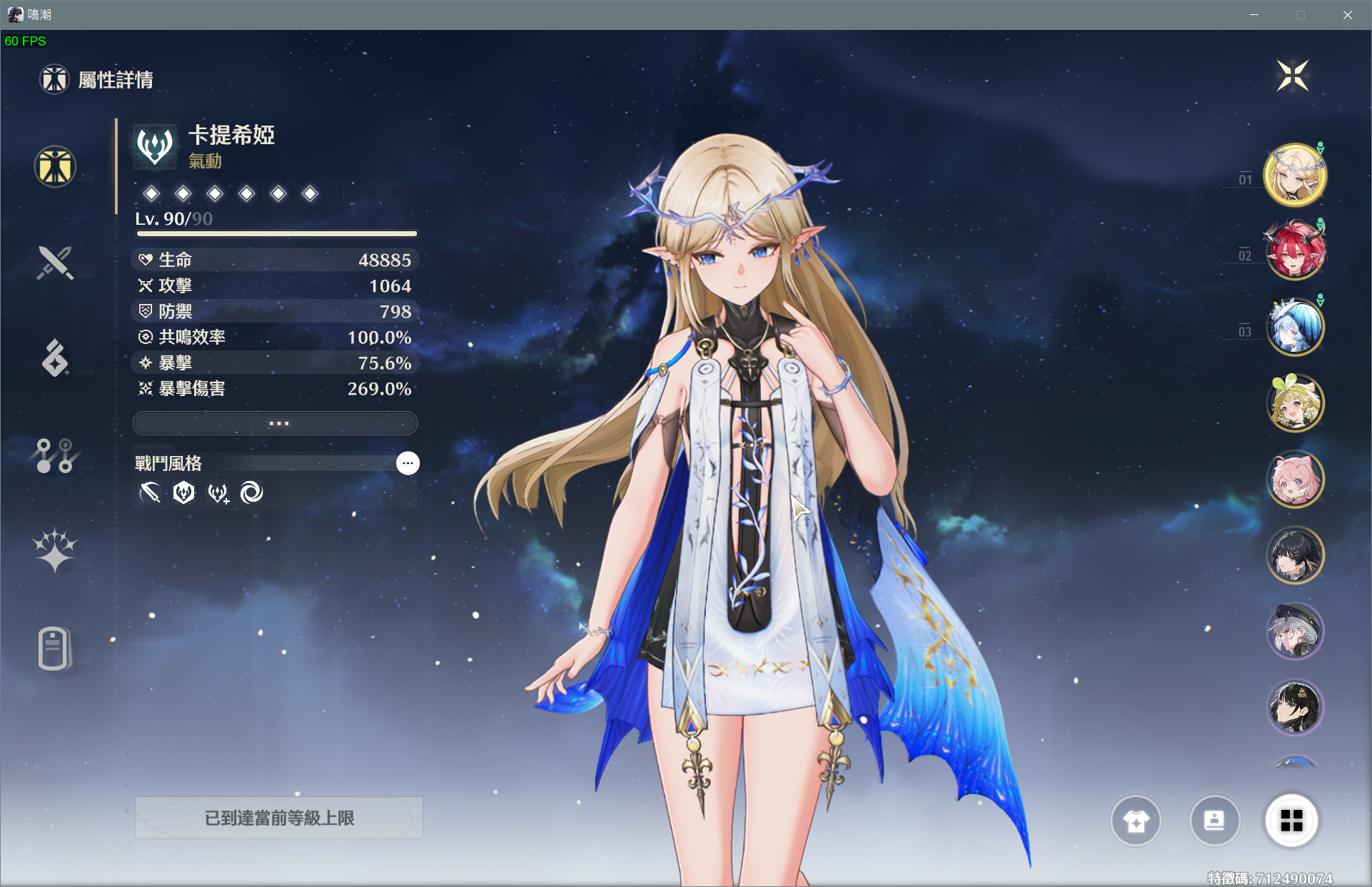Screen dimensions: 1372x887
Task: Select the silver-haired capped character portrait
Action: click(1294, 632)
